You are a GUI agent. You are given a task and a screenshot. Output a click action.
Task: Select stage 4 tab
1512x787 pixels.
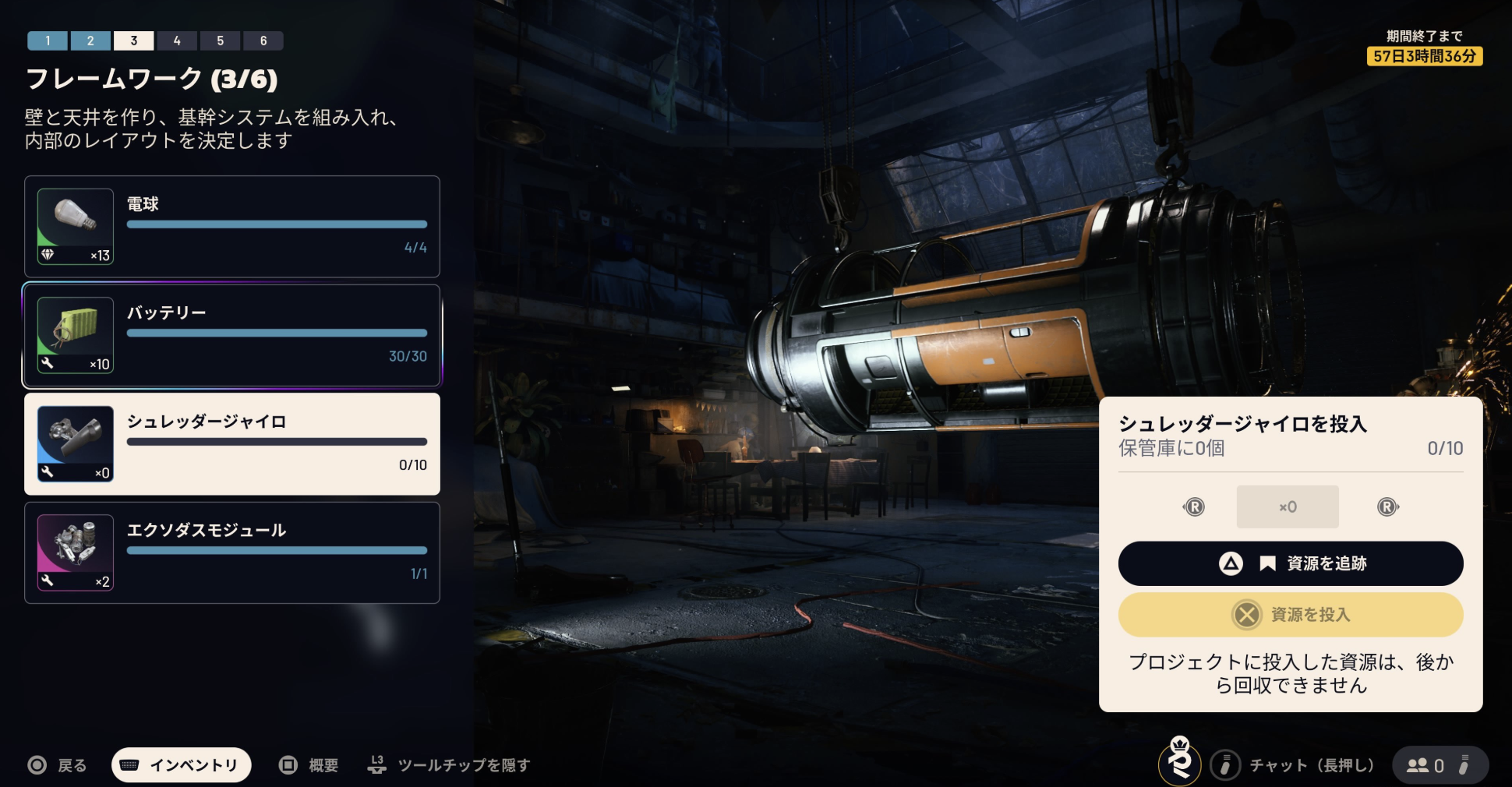[177, 41]
